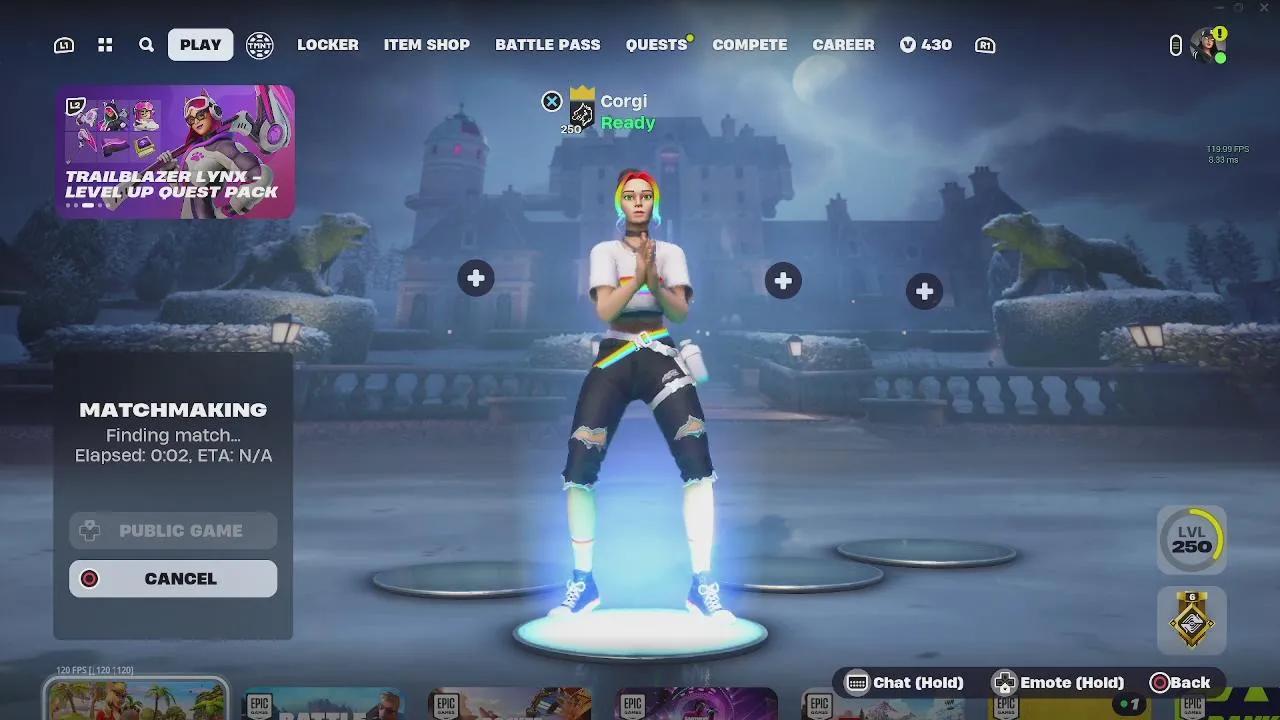1280x720 pixels.
Task: Click a plus icon to invite a player
Action: click(x=476, y=277)
